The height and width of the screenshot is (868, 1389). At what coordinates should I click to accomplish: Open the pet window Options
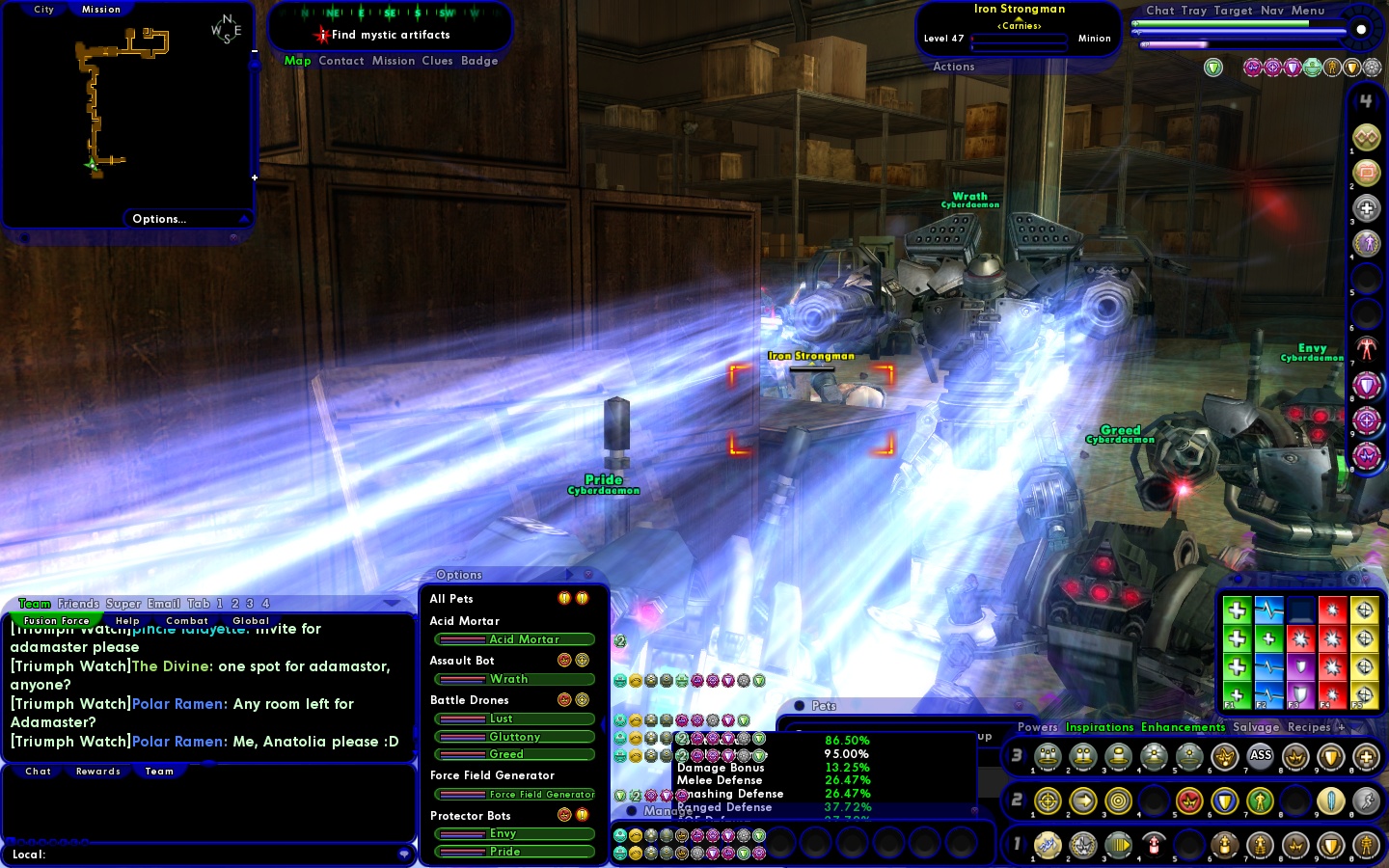pyautogui.click(x=459, y=575)
